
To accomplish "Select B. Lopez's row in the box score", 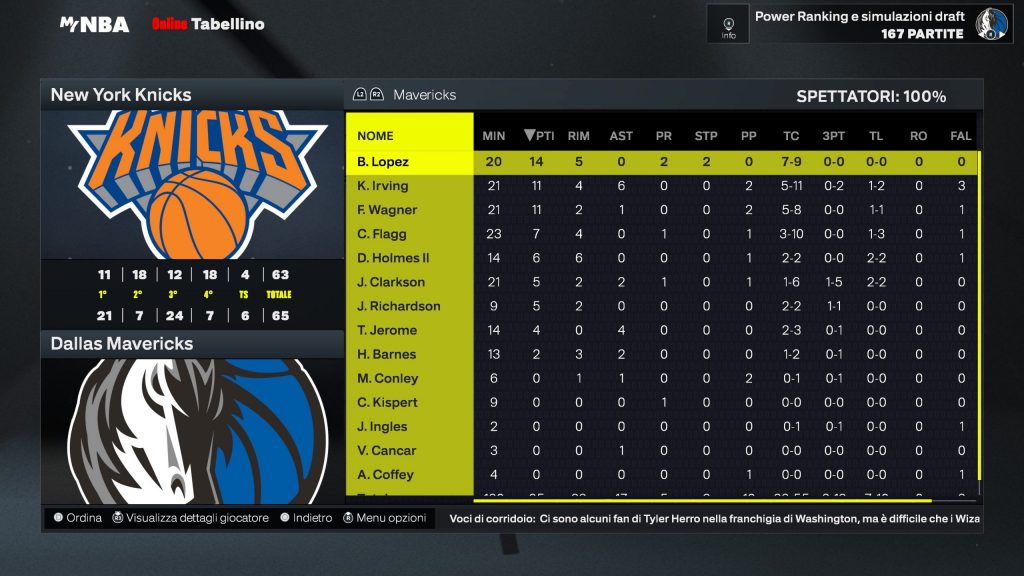I will point(383,162).
